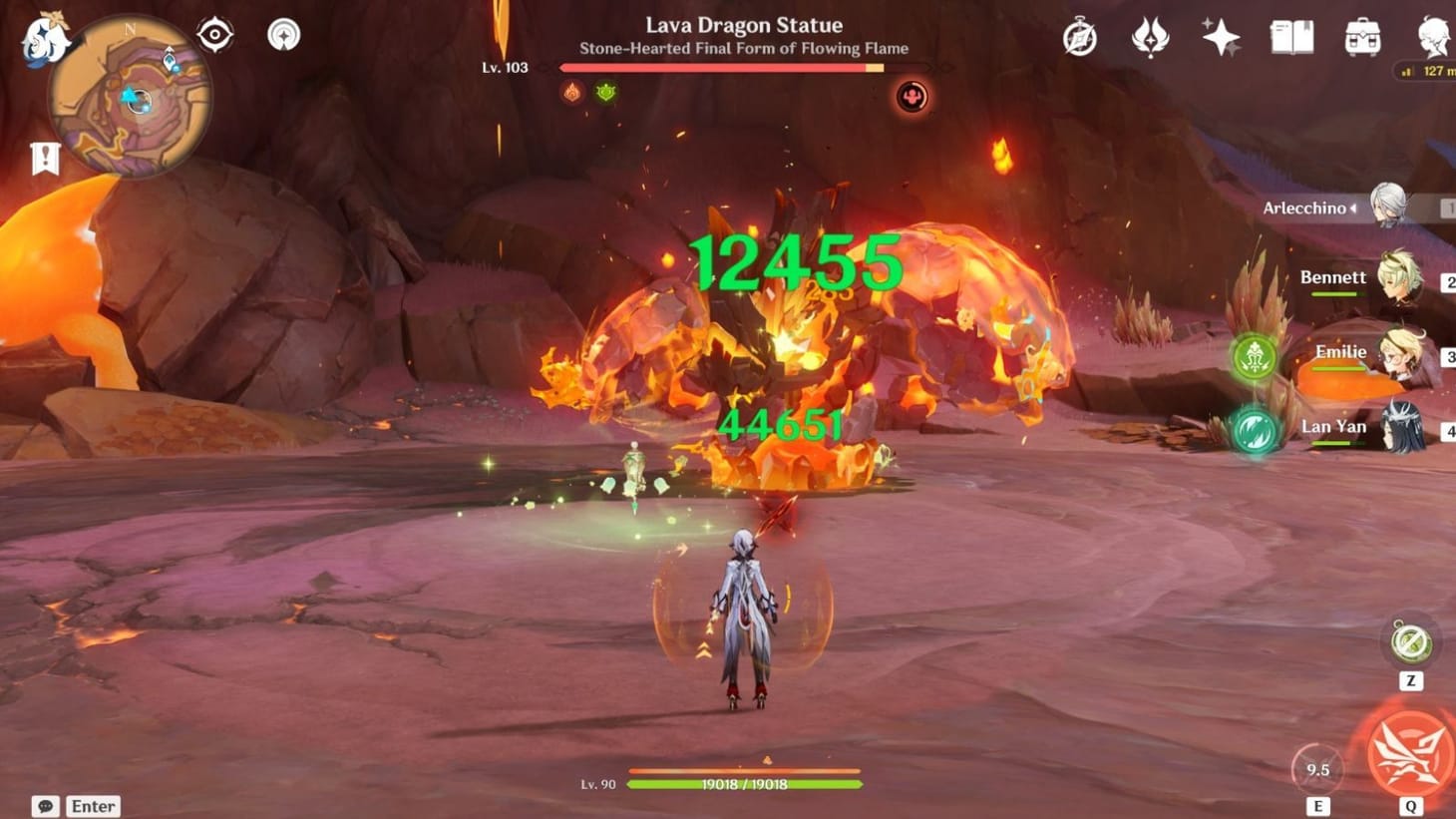
Task: Click the Lava Dragon Statue boss health bar
Action: click(x=728, y=66)
